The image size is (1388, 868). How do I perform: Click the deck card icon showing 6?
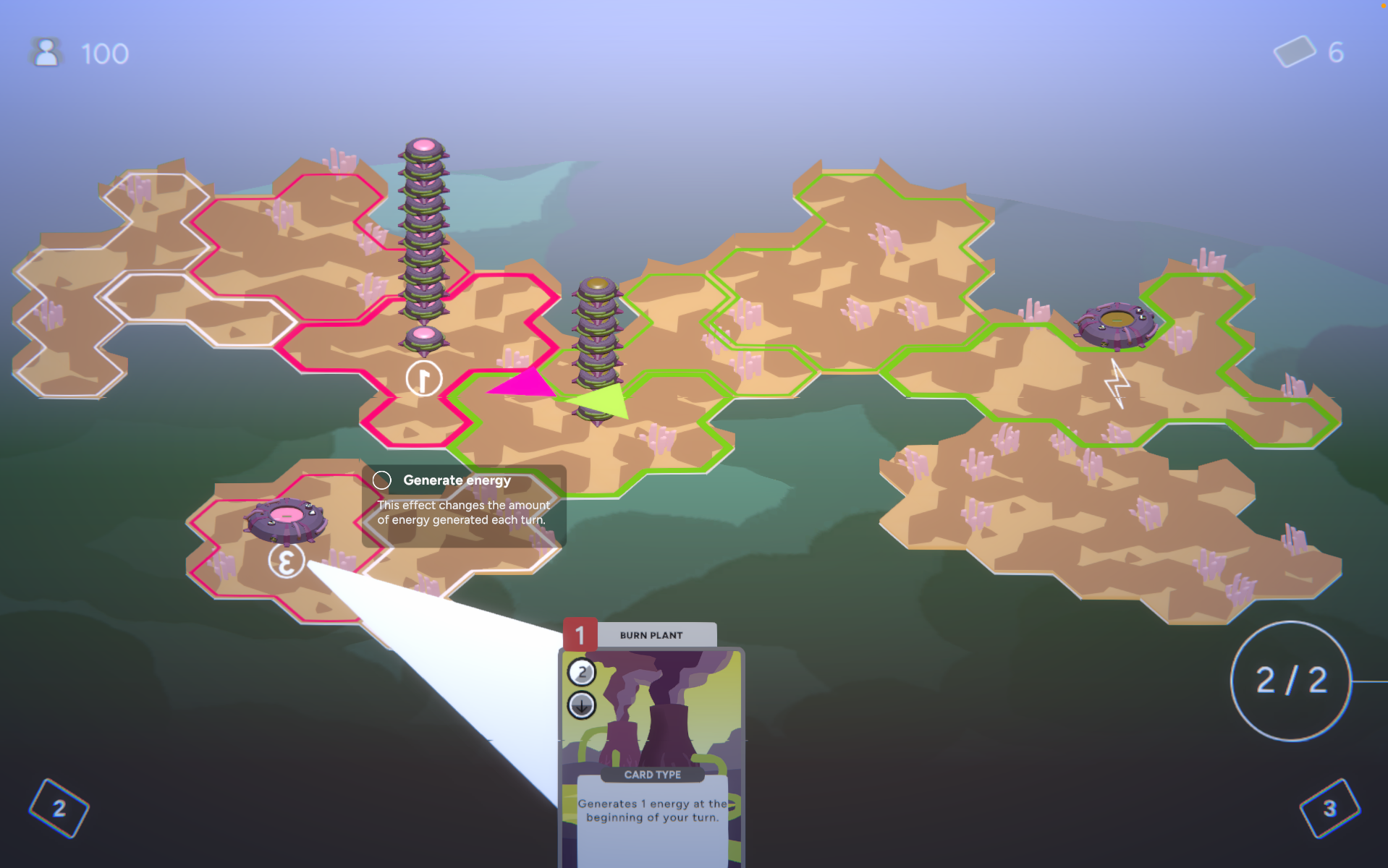pos(1294,52)
